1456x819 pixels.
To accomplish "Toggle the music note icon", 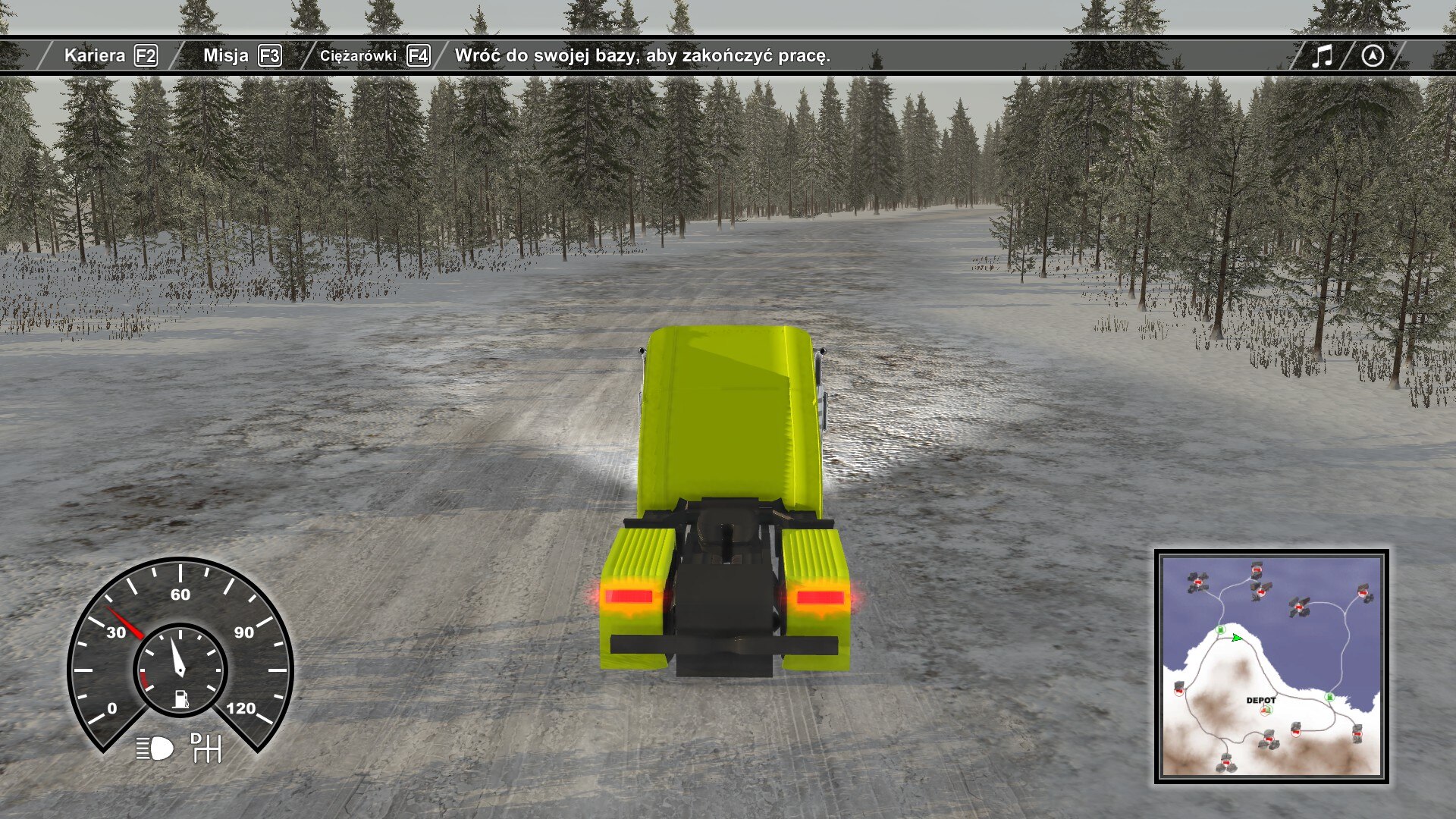I will tap(1322, 55).
